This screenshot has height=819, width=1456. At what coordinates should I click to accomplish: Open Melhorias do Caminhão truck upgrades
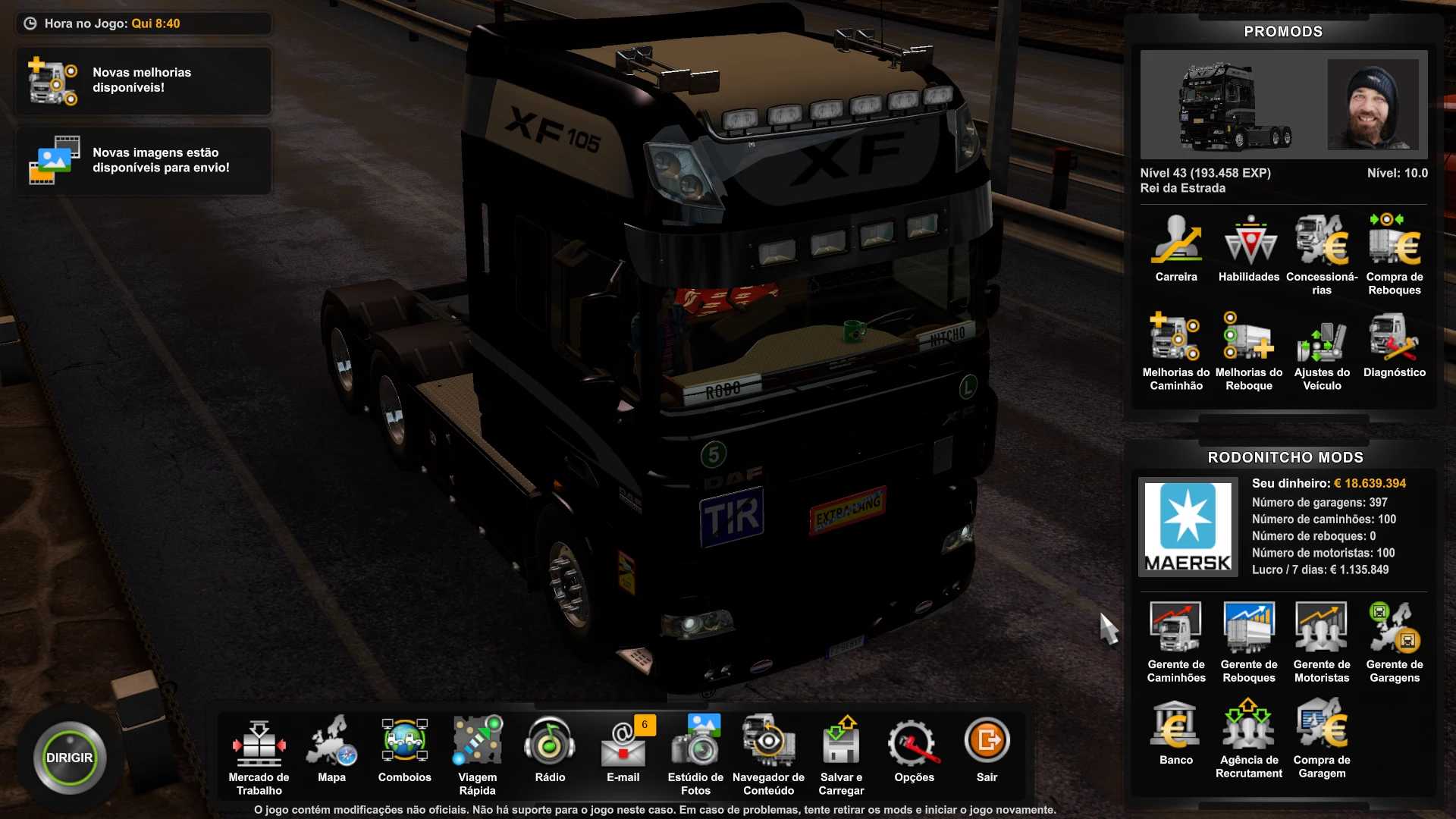[1176, 350]
